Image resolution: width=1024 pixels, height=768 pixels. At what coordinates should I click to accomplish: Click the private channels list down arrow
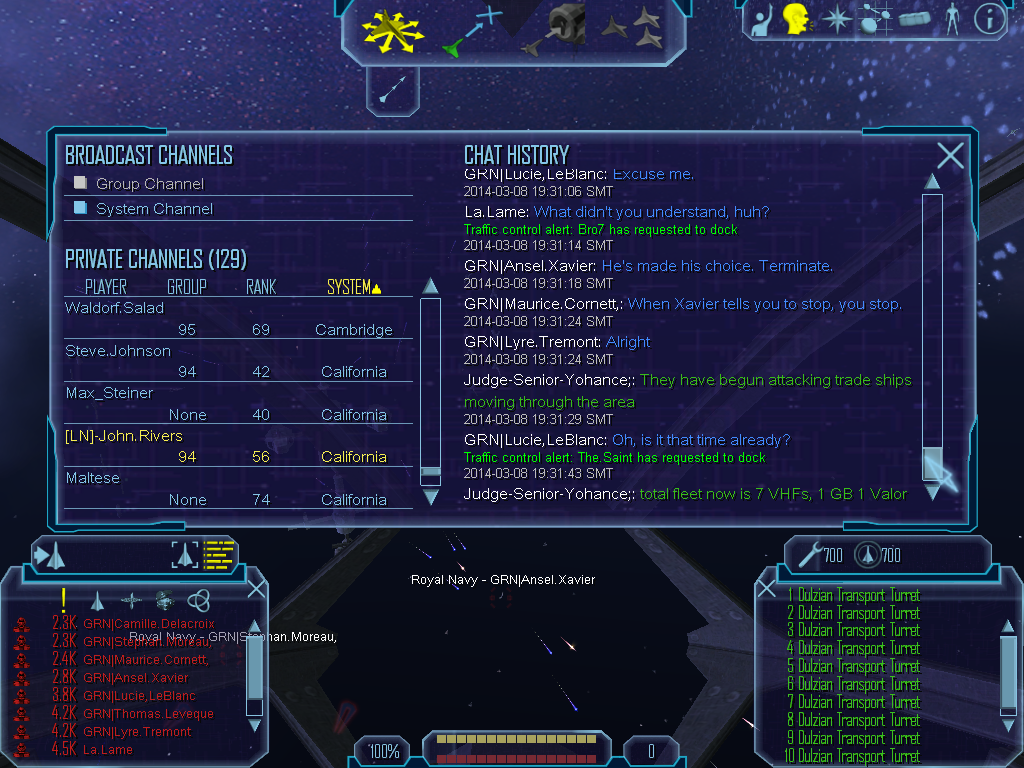coord(430,496)
